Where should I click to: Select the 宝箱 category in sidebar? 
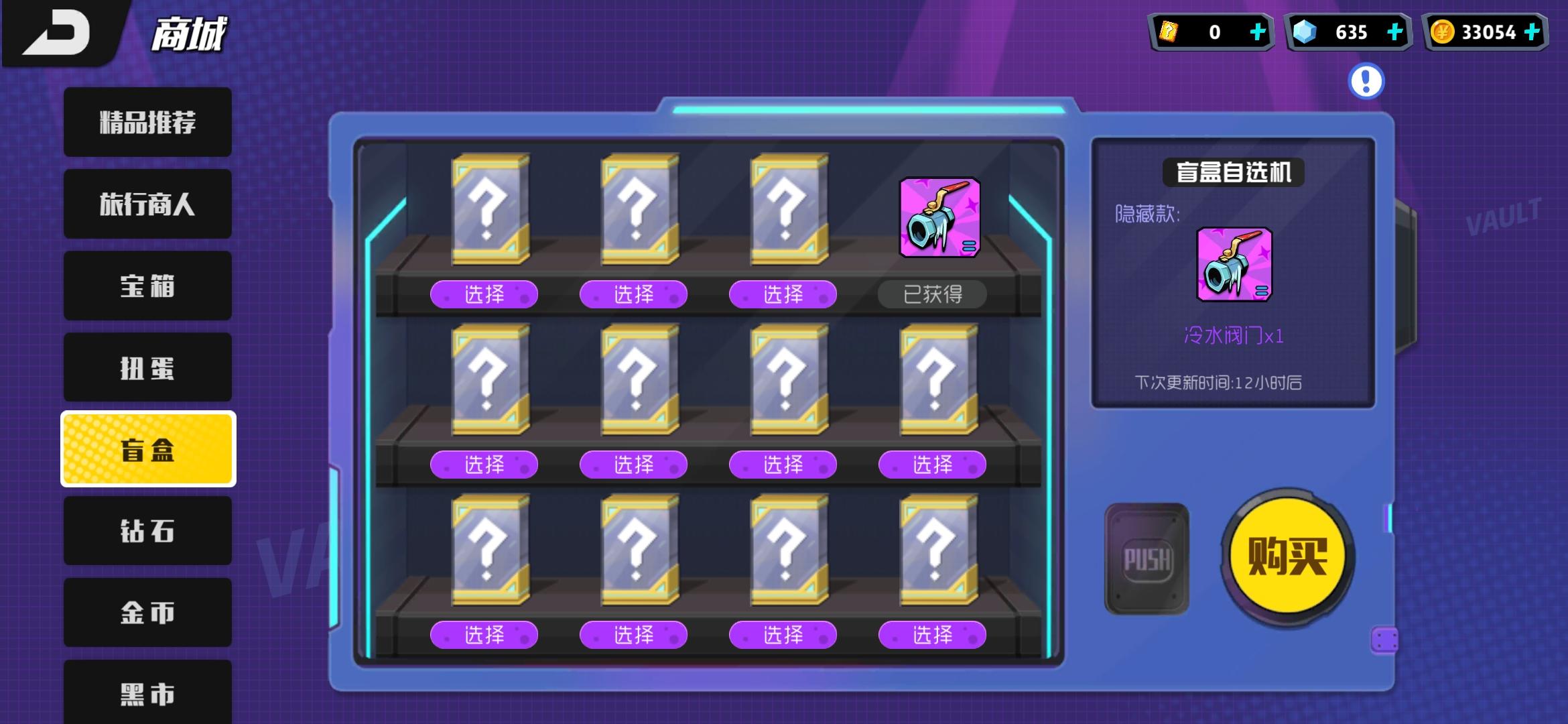(x=146, y=286)
